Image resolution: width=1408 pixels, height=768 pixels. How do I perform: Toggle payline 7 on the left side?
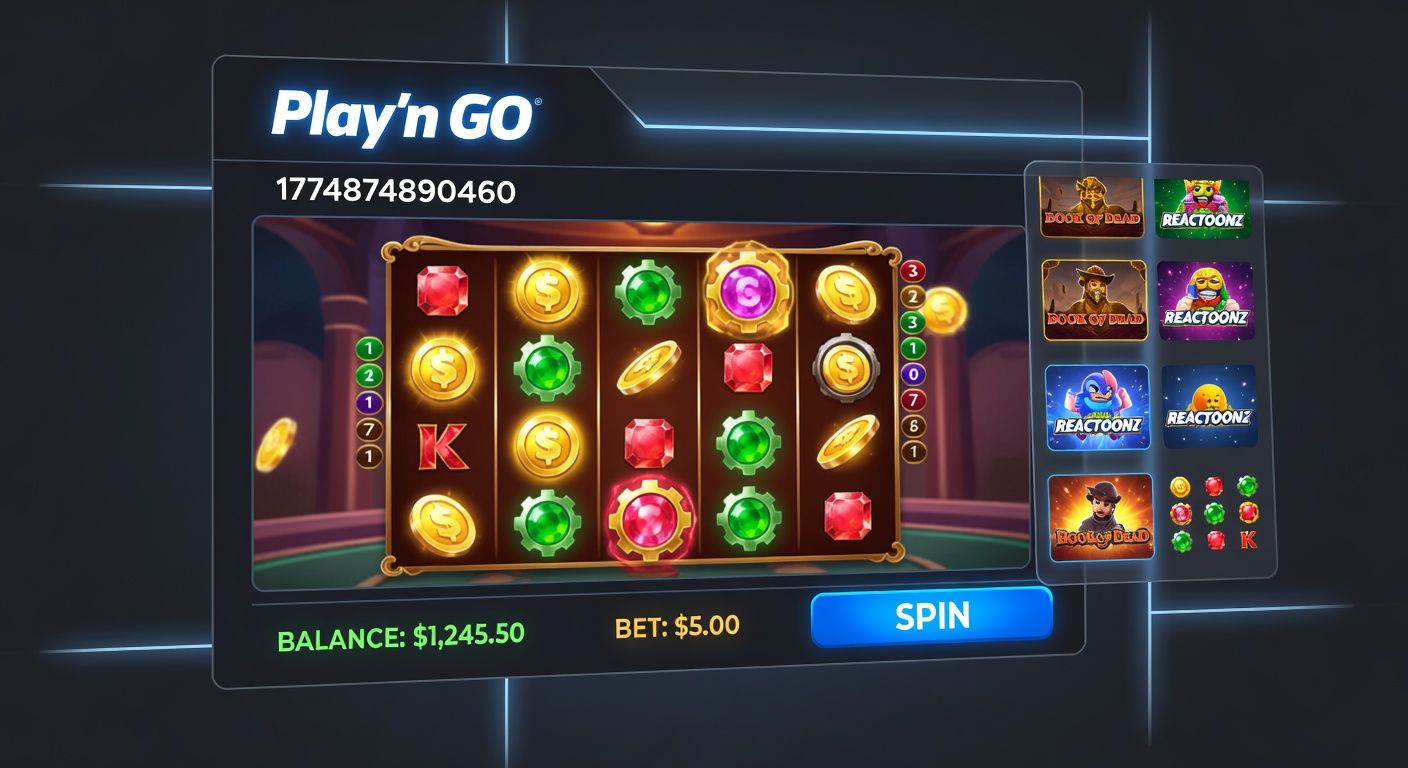tap(368, 430)
